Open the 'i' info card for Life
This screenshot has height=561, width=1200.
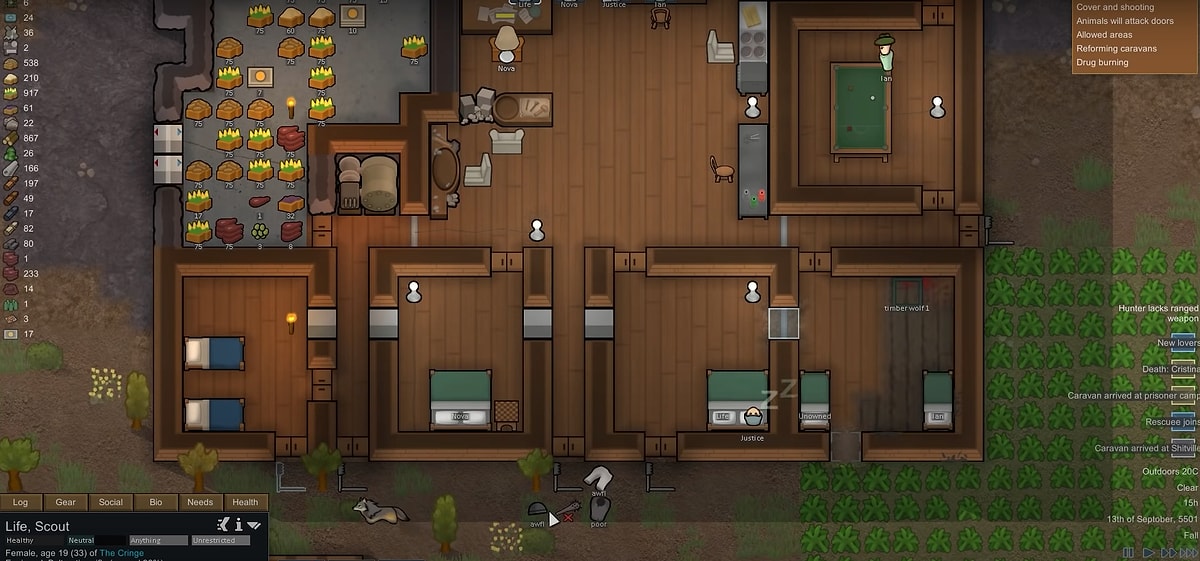pos(239,524)
